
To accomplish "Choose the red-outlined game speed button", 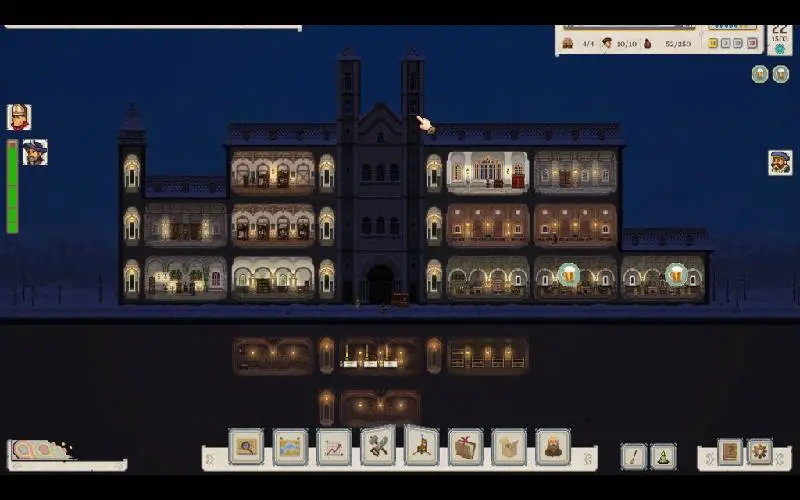I will point(750,43).
